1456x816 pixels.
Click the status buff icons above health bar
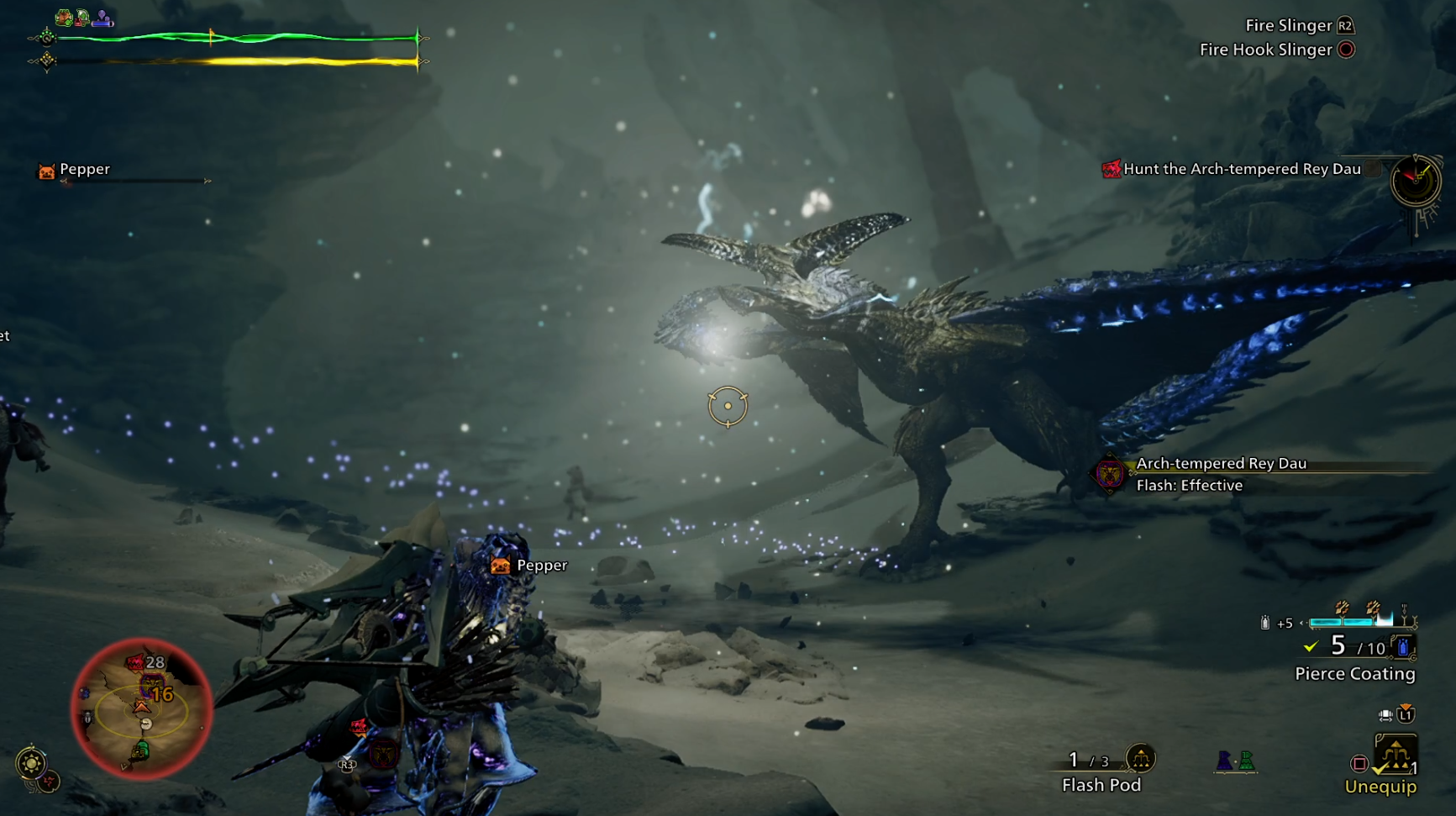(x=83, y=17)
